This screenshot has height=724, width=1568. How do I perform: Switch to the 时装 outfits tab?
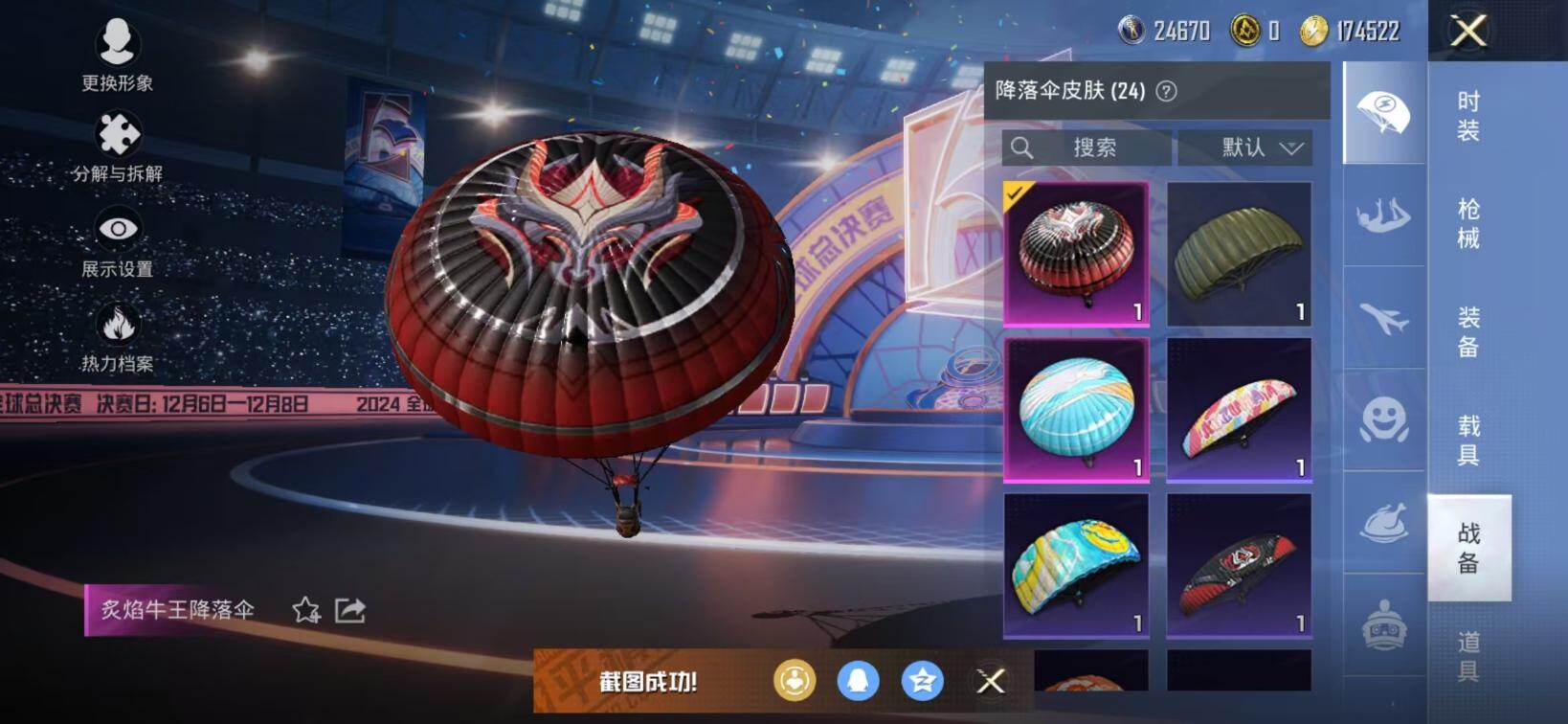click(x=1468, y=116)
